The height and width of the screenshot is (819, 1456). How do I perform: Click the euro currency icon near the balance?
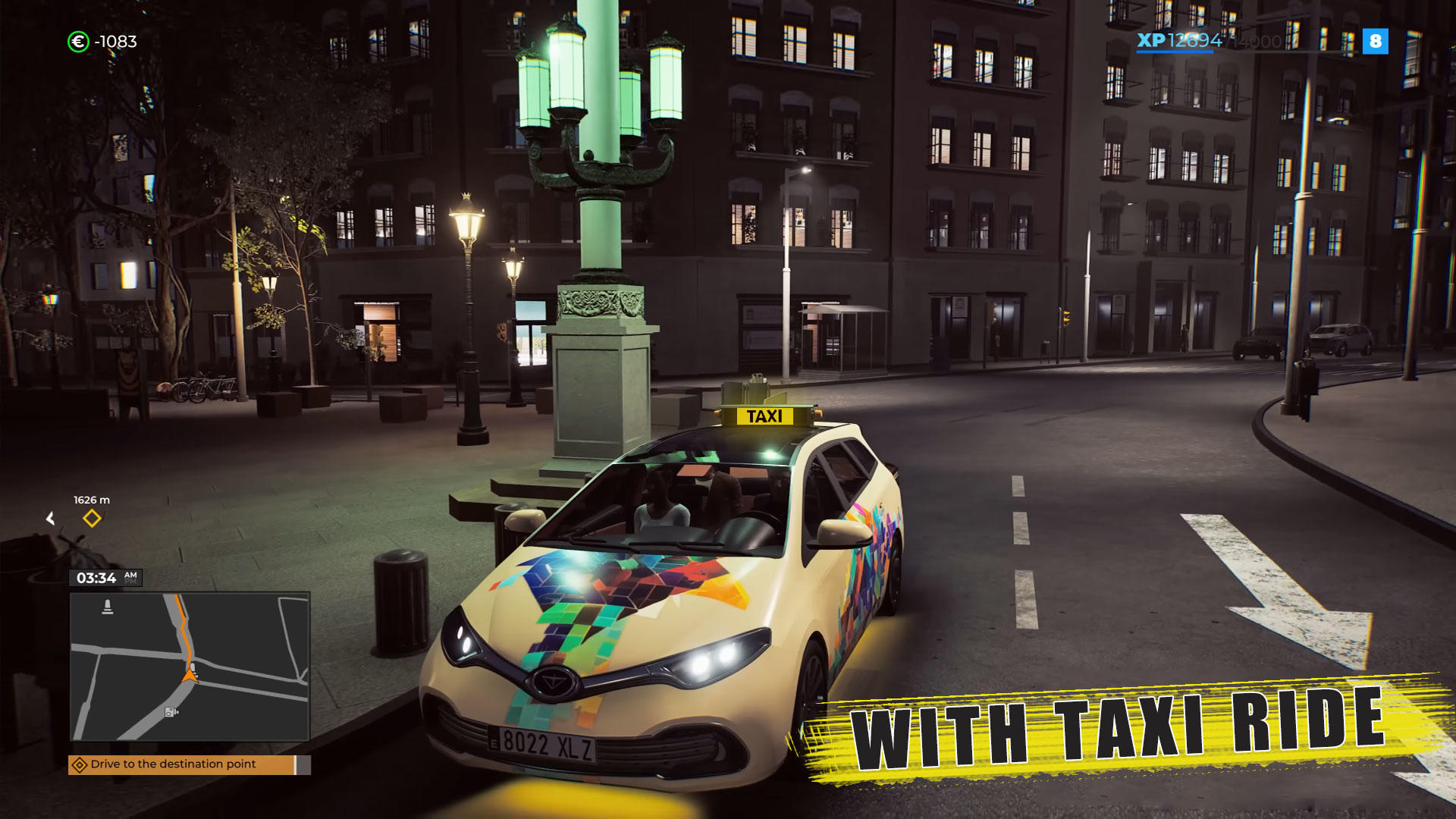tap(77, 42)
